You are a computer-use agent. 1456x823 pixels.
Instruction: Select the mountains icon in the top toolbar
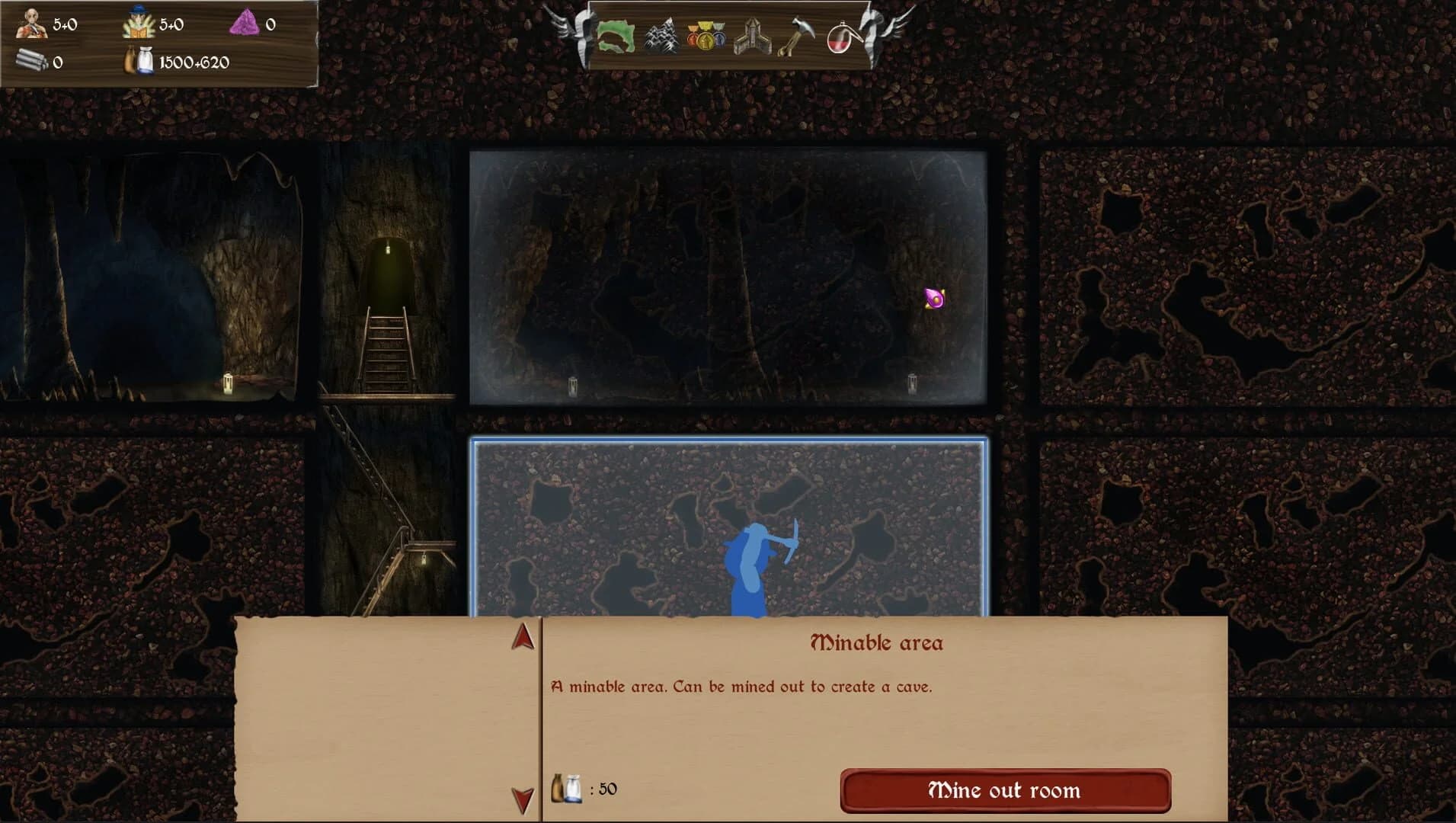click(662, 37)
